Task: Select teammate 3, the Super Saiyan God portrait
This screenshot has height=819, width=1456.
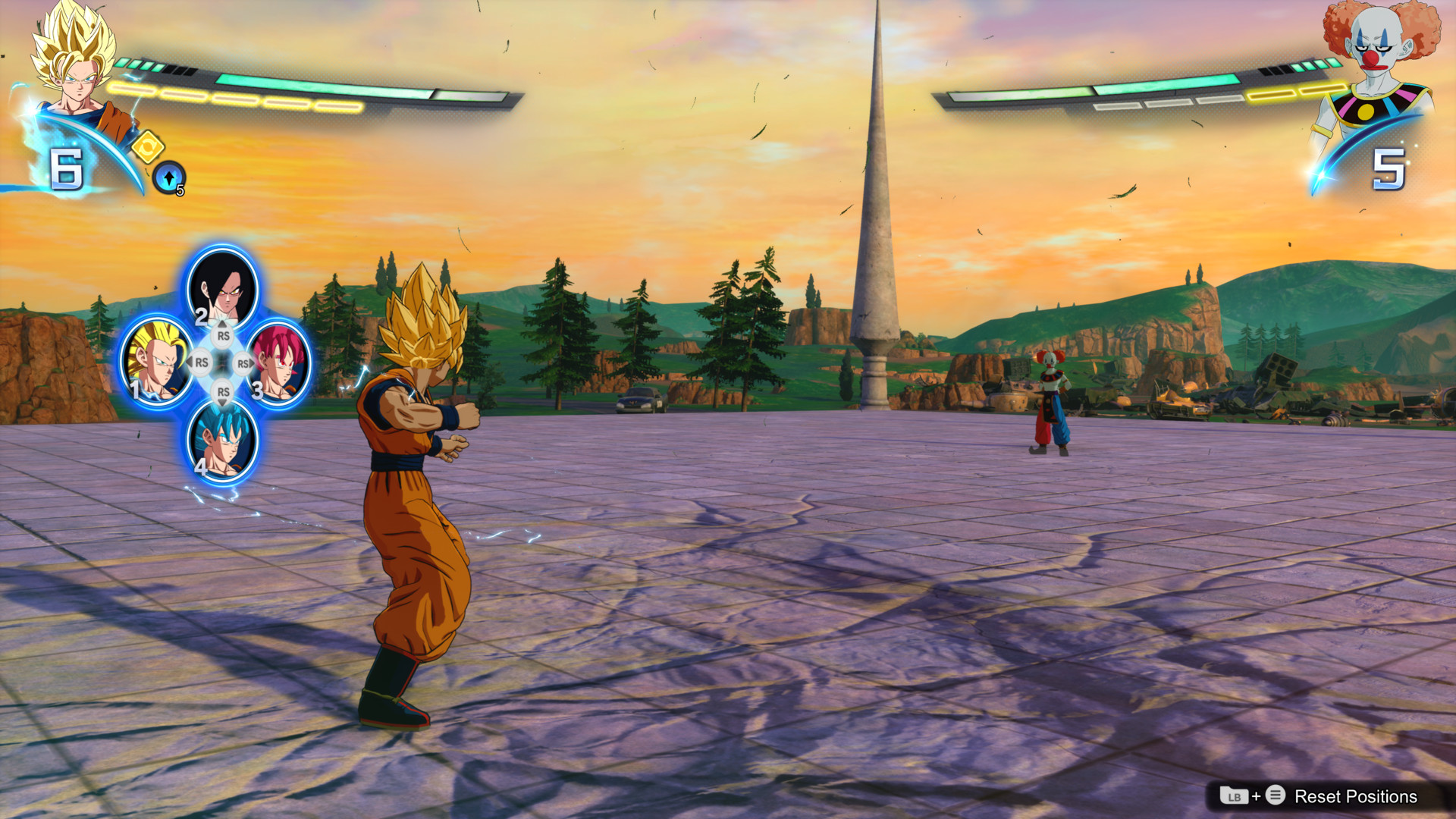Action: 278,364
